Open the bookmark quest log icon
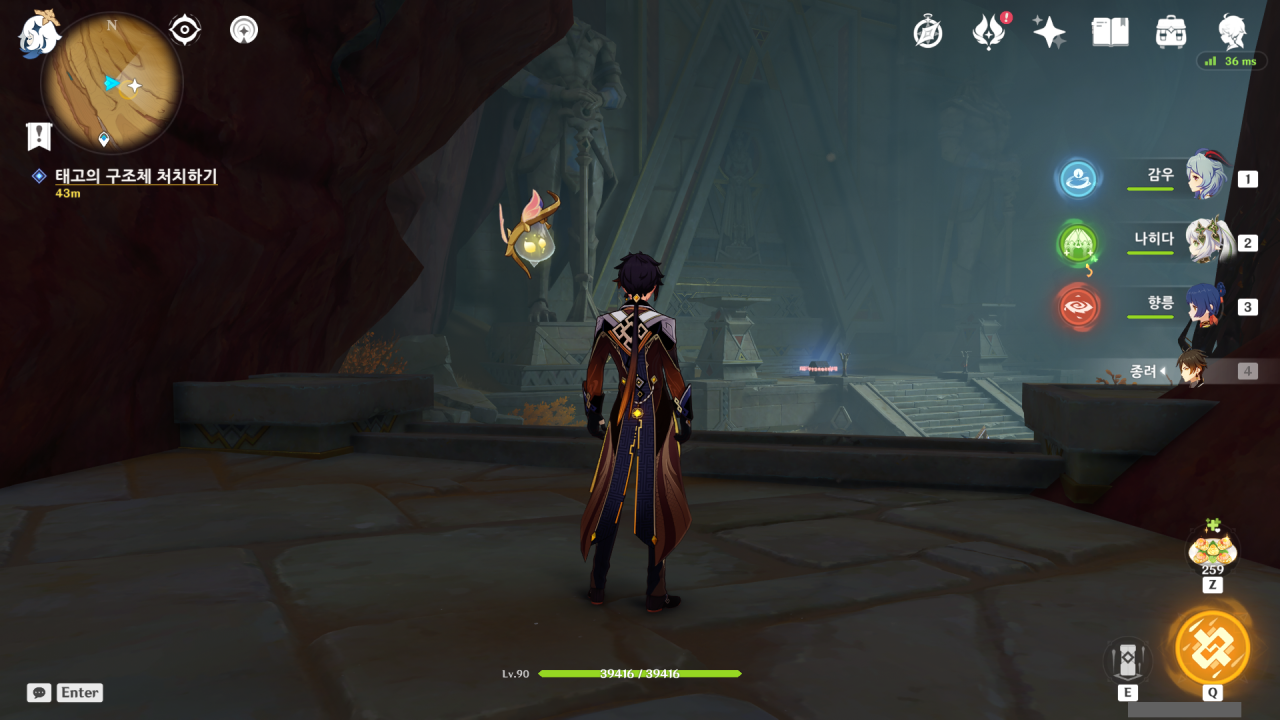 tap(39, 136)
